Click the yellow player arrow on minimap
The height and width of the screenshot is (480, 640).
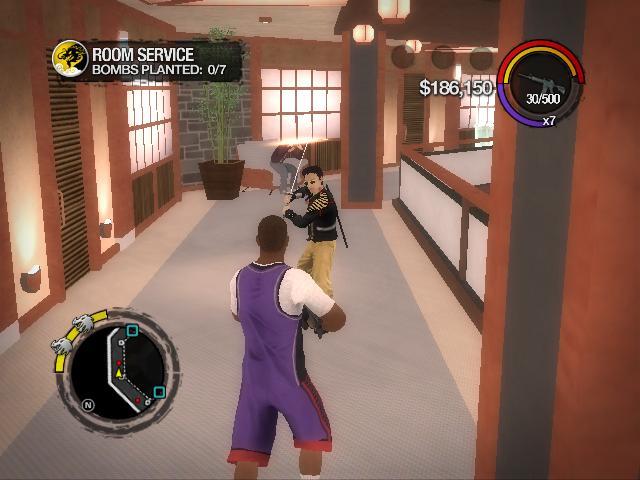click(x=121, y=371)
